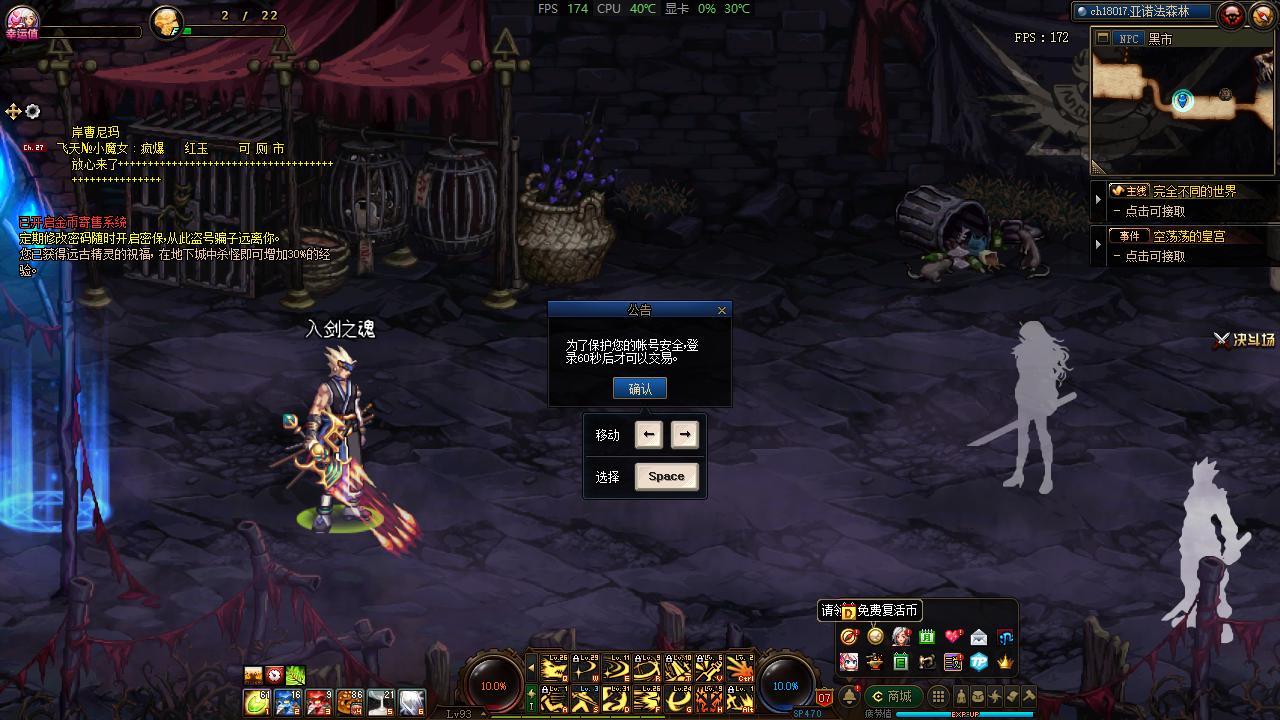Click the red bull skull icon

click(x=1232, y=14)
